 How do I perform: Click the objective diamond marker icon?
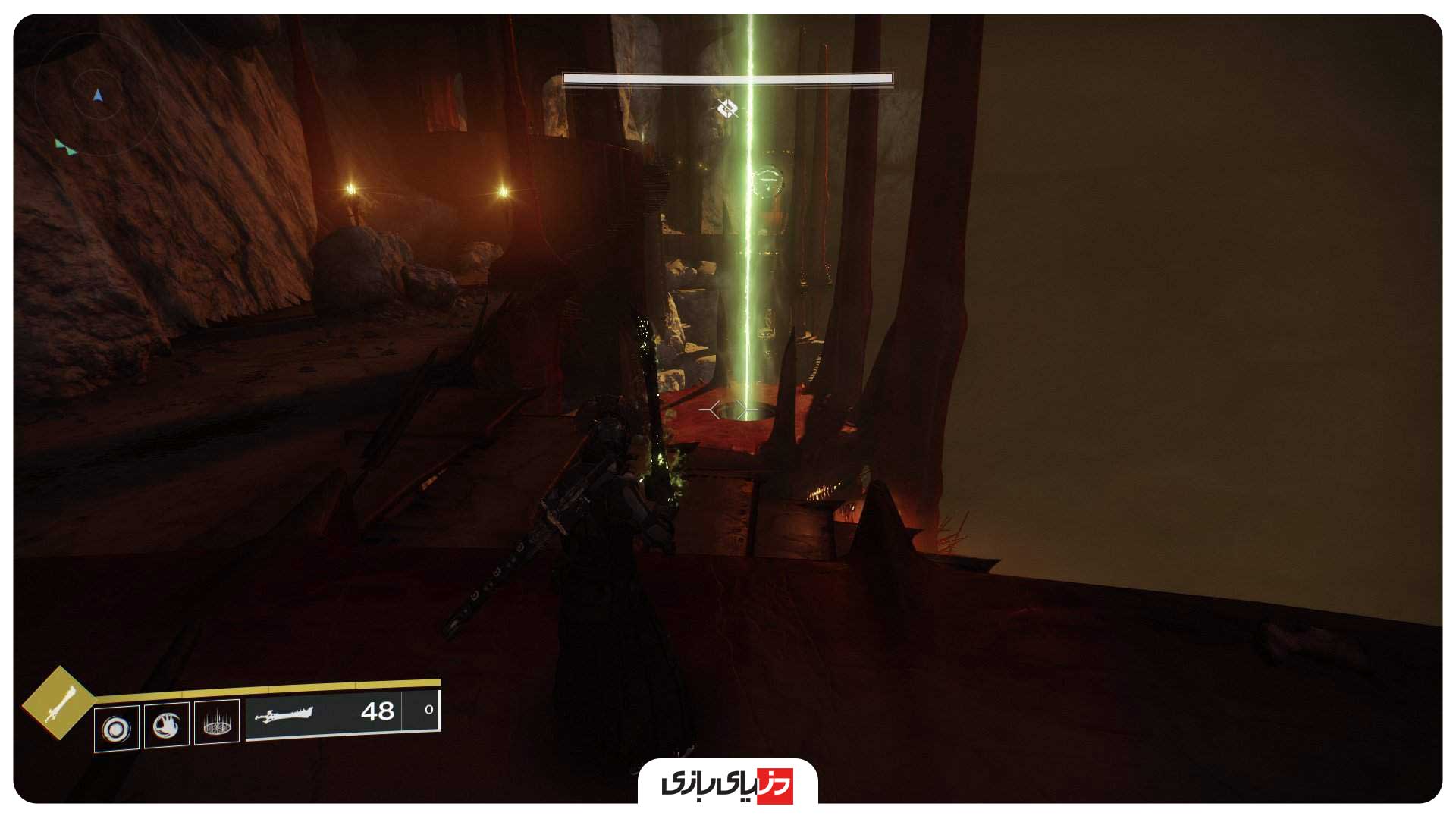point(726,108)
